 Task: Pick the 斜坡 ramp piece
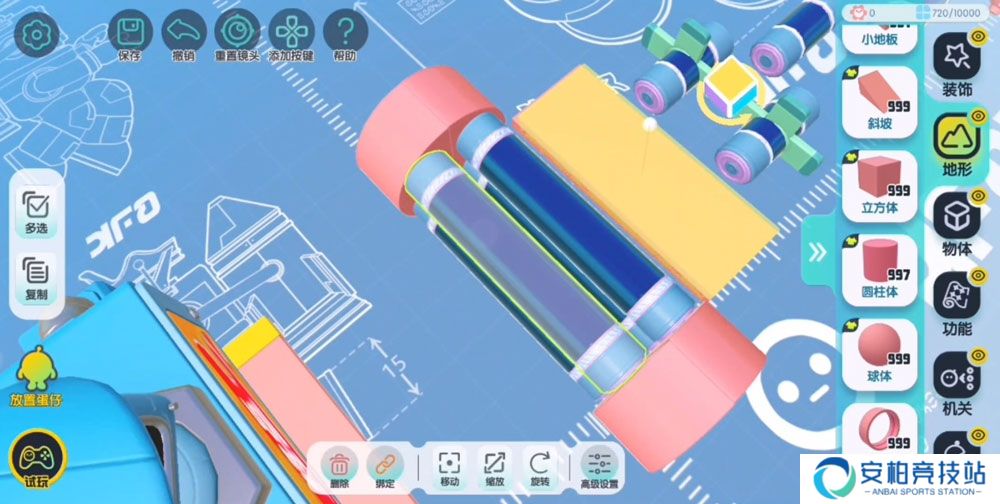pyautogui.click(x=879, y=100)
